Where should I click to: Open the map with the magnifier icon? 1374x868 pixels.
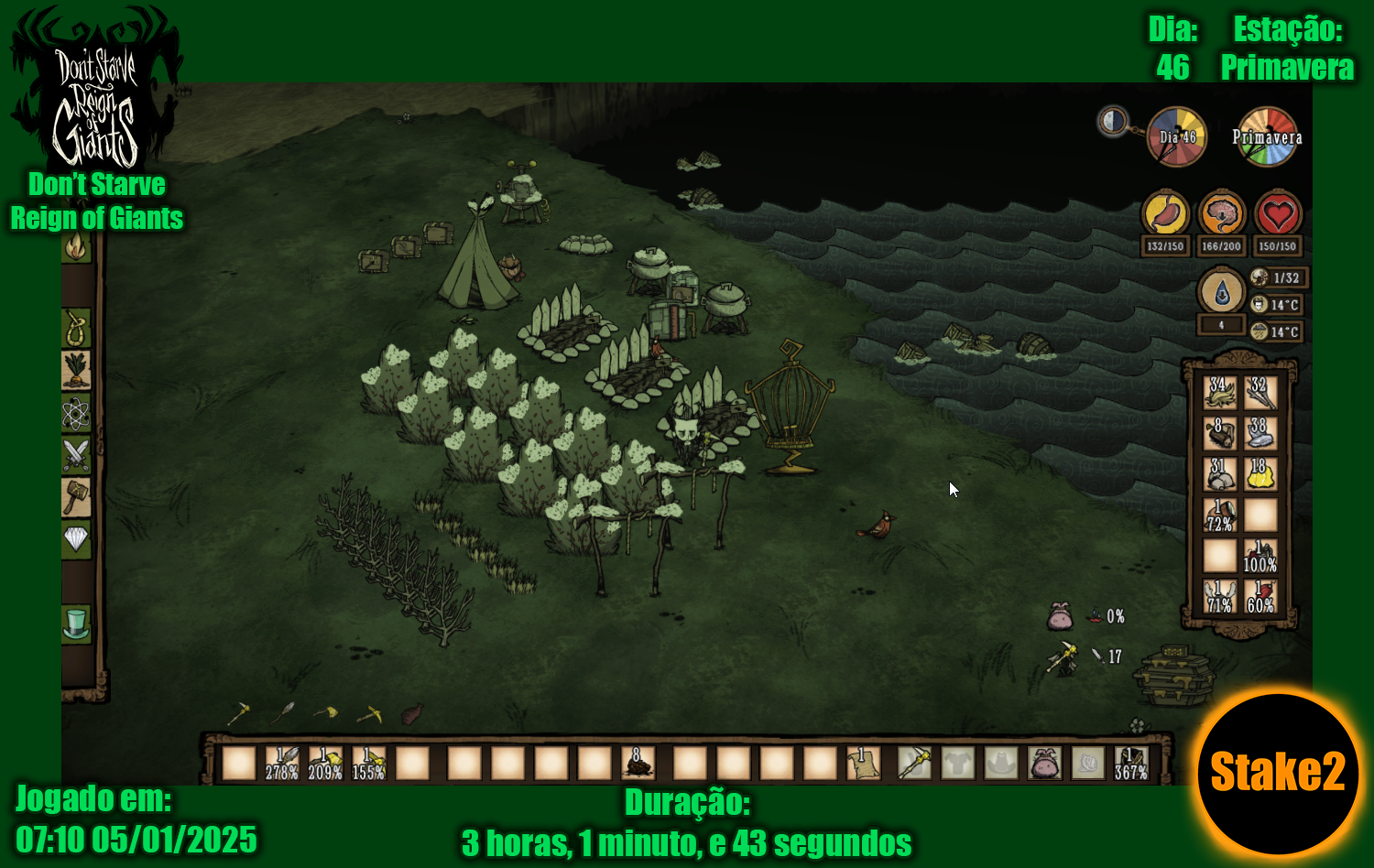point(1114,121)
